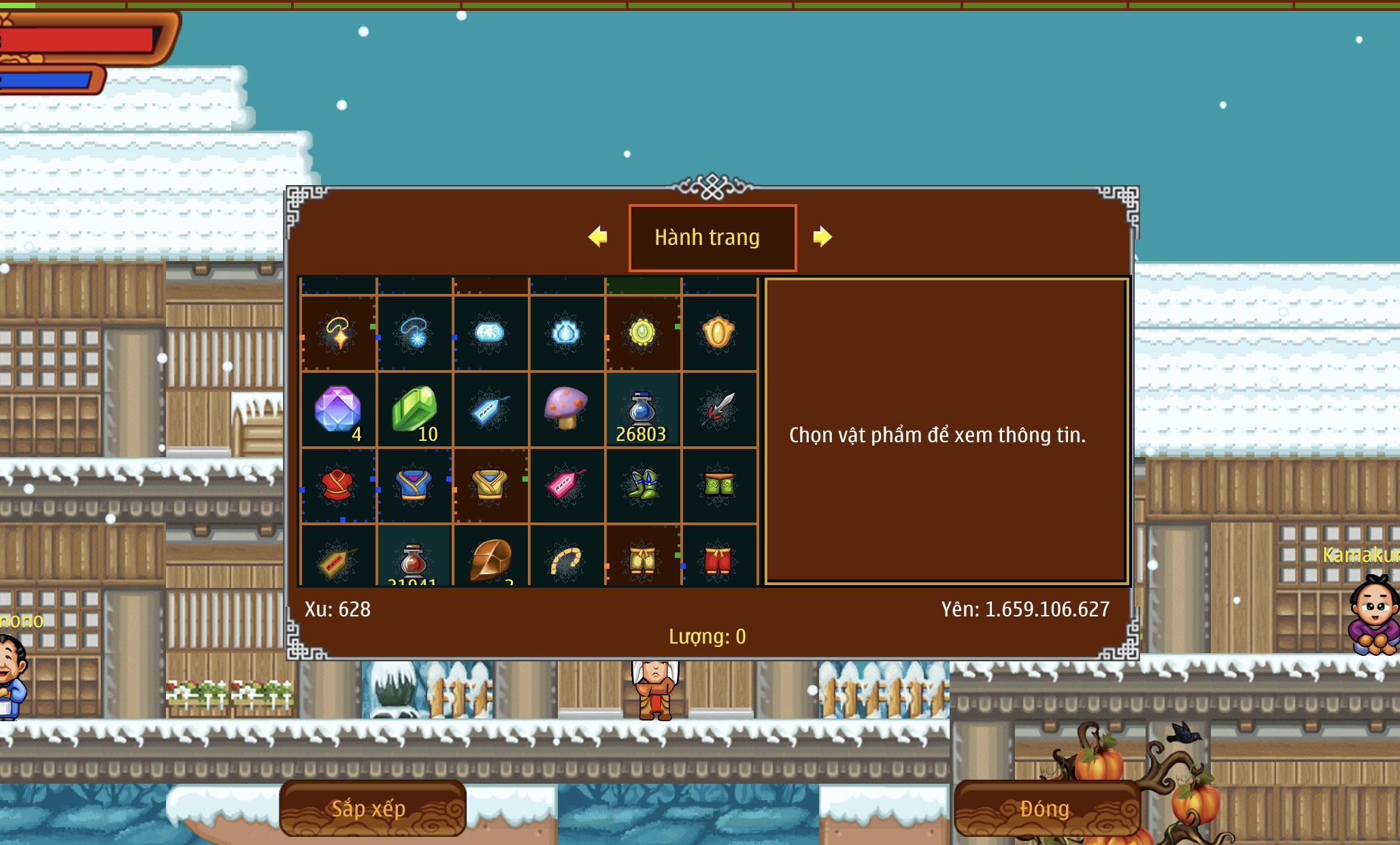Select the blue robe armor
The height and width of the screenshot is (845, 1400).
[x=414, y=485]
